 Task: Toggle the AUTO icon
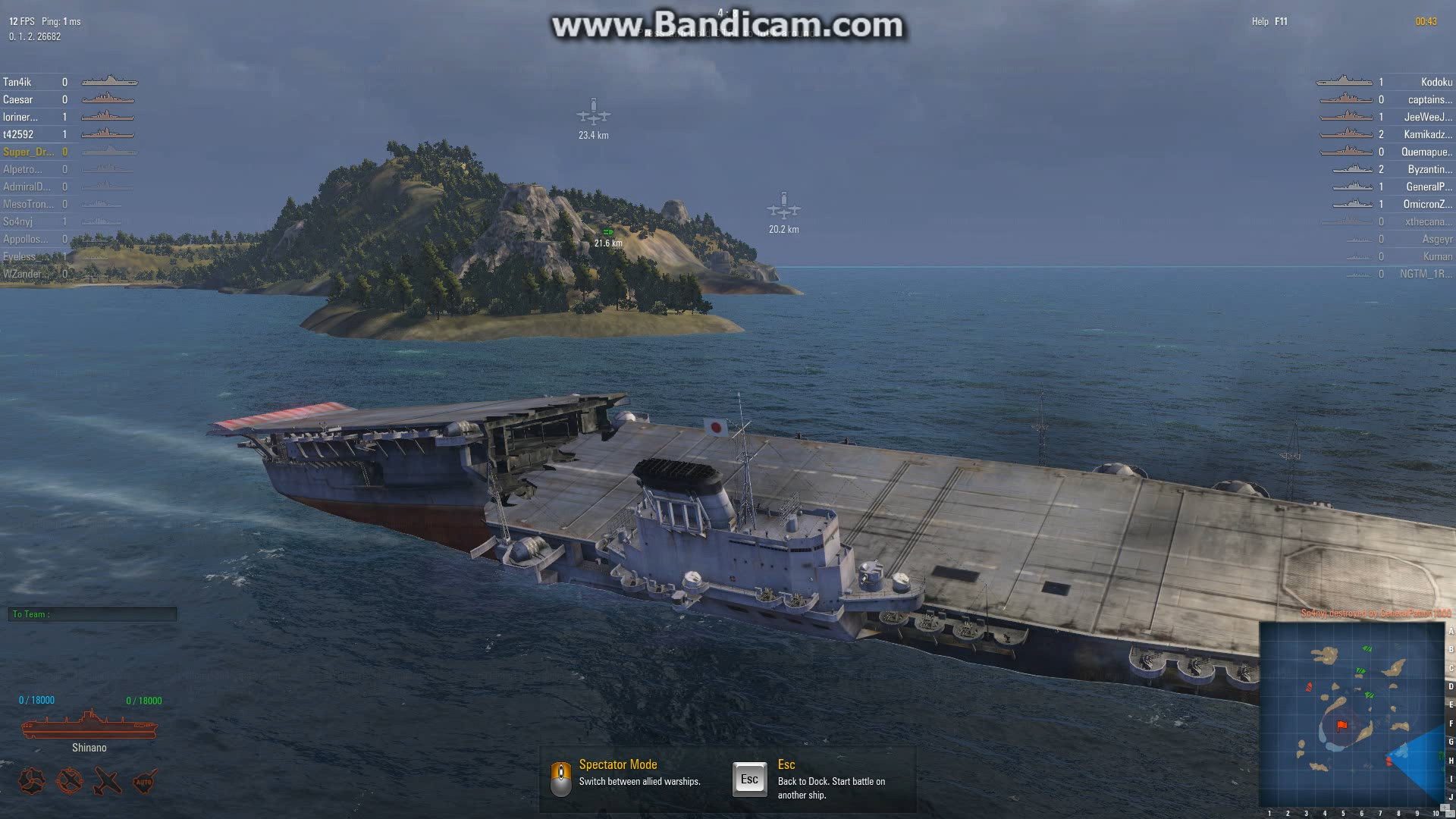click(x=144, y=781)
